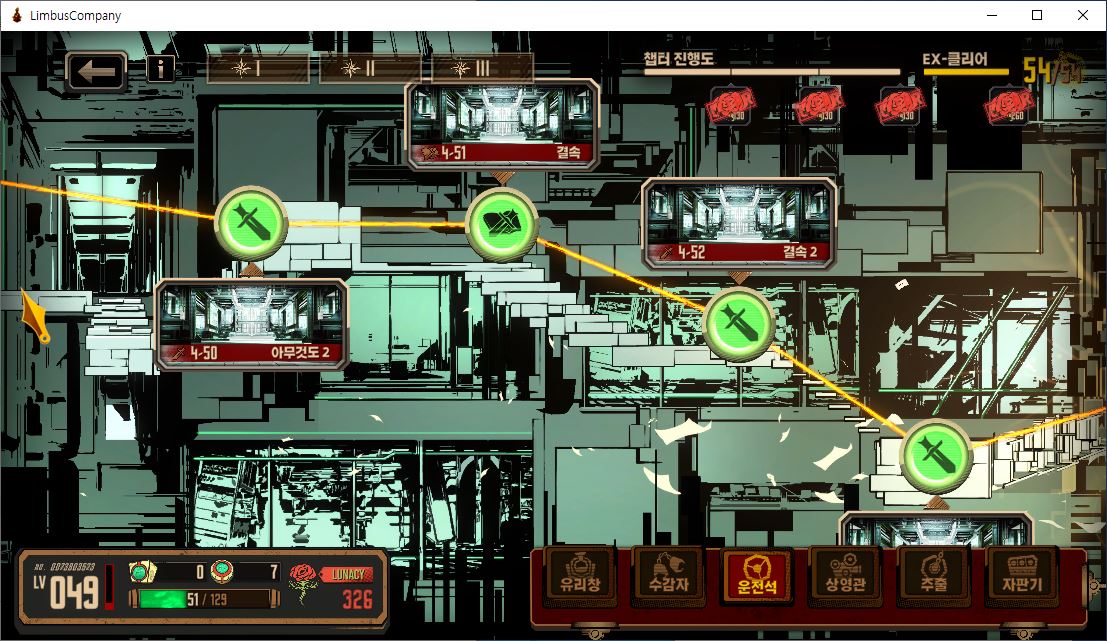Open the stage 4-50 아무것도 2 card
Image resolution: width=1107 pixels, height=641 pixels.
[x=253, y=324]
